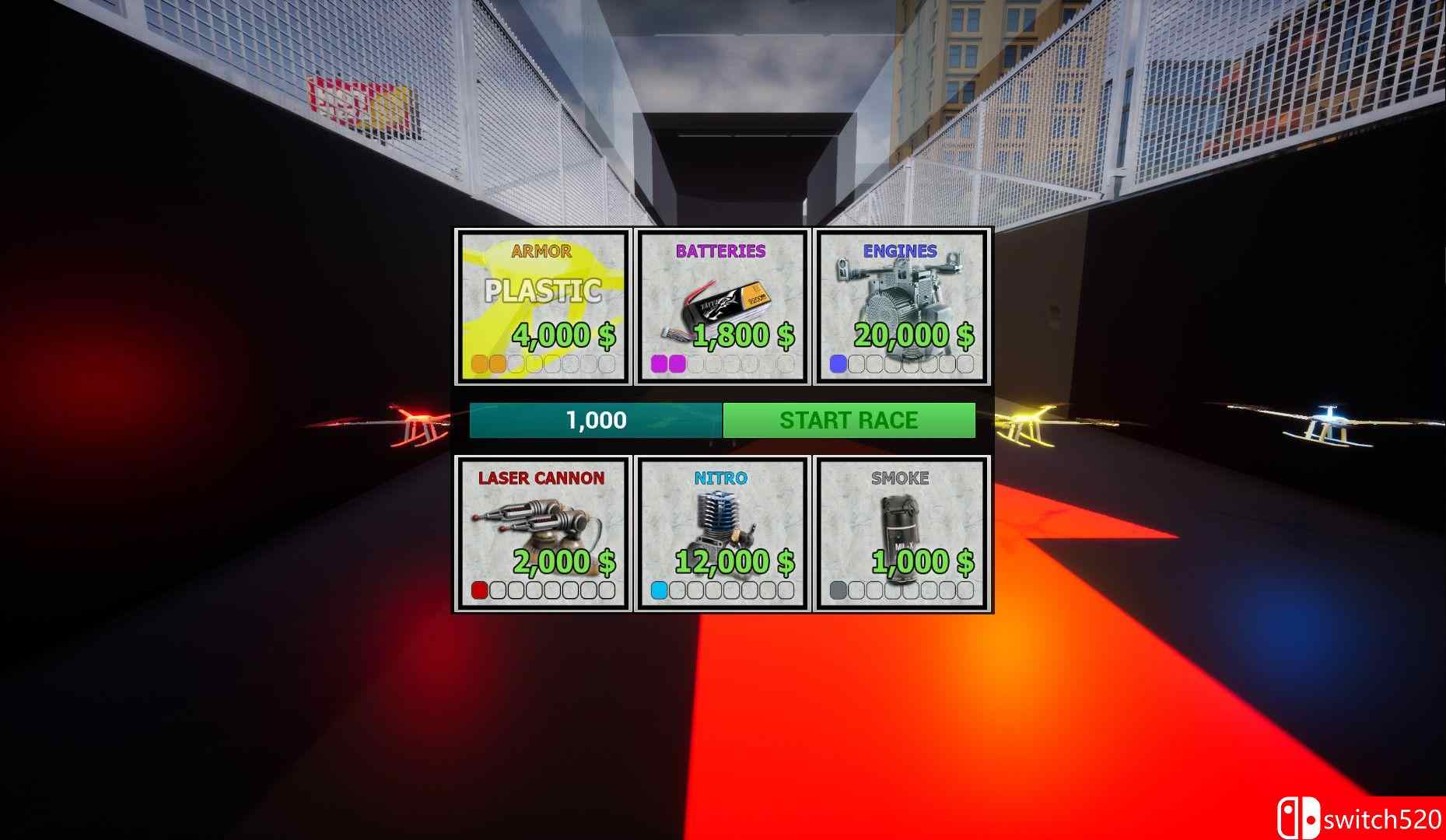Screen dimensions: 1446x840
Task: Click the red drone on the left side
Action: click(416, 422)
